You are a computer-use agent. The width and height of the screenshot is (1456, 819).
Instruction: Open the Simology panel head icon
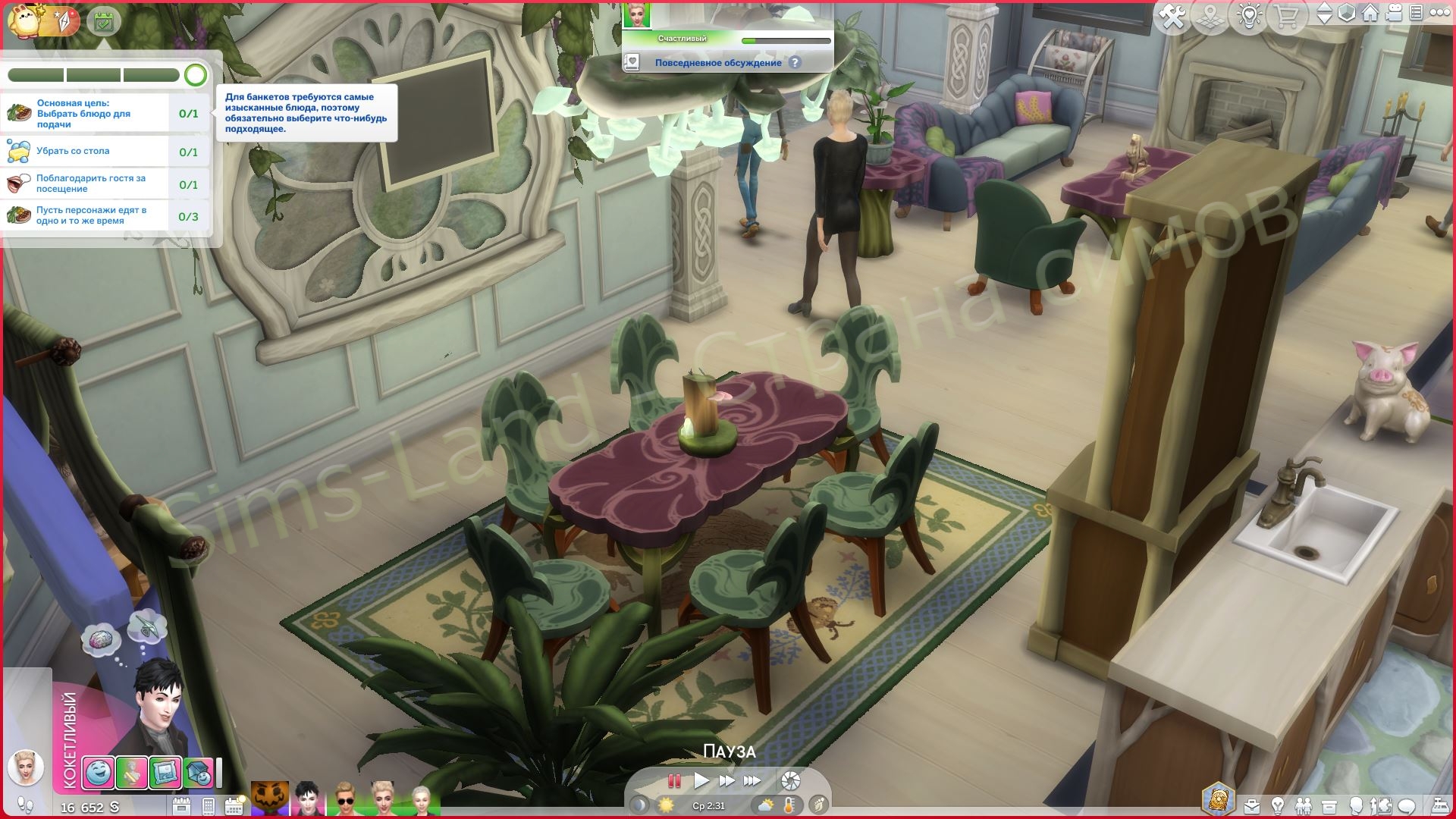point(1357,805)
